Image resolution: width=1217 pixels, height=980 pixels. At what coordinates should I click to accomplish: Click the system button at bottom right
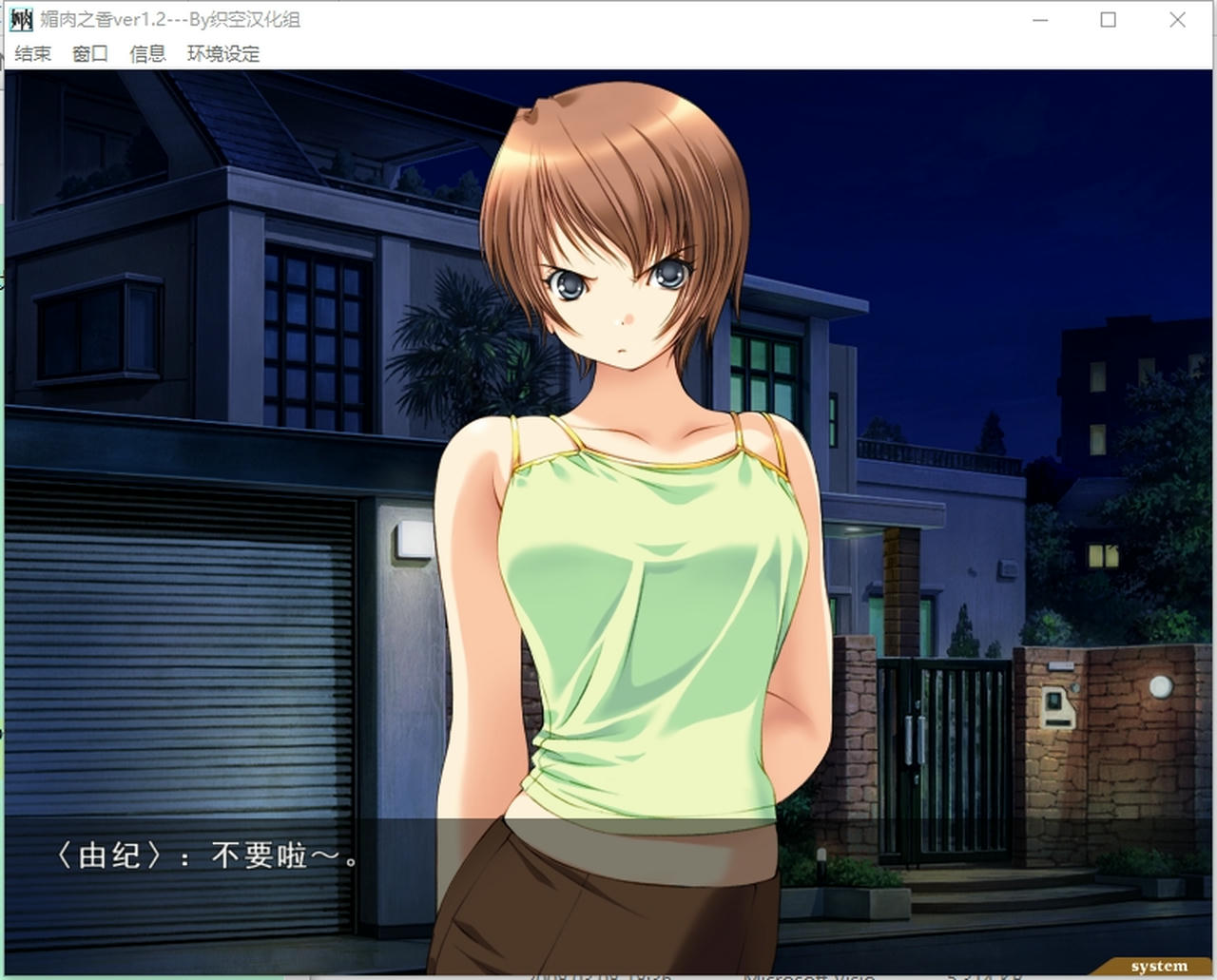[1158, 965]
